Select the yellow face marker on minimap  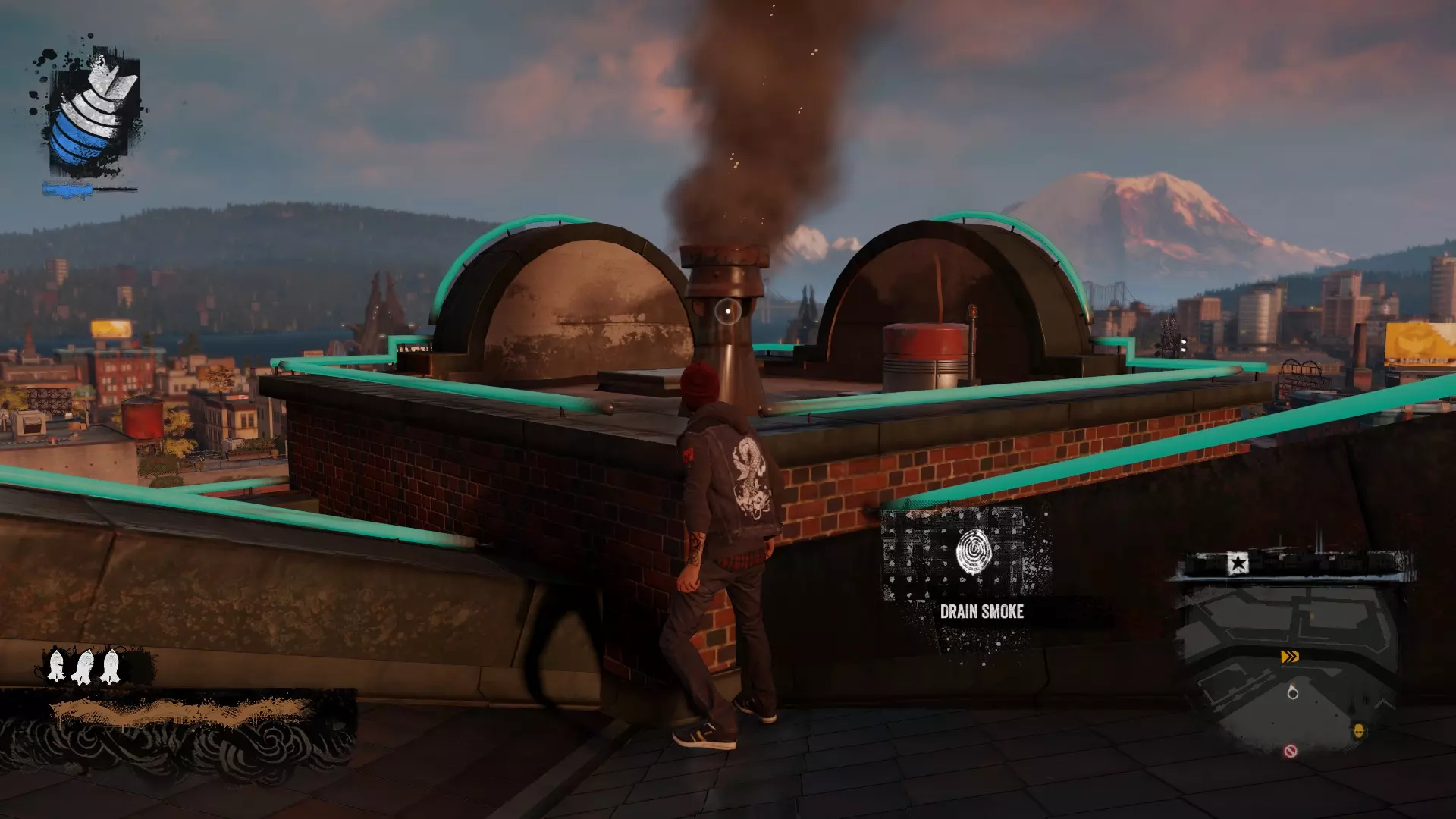[1359, 731]
